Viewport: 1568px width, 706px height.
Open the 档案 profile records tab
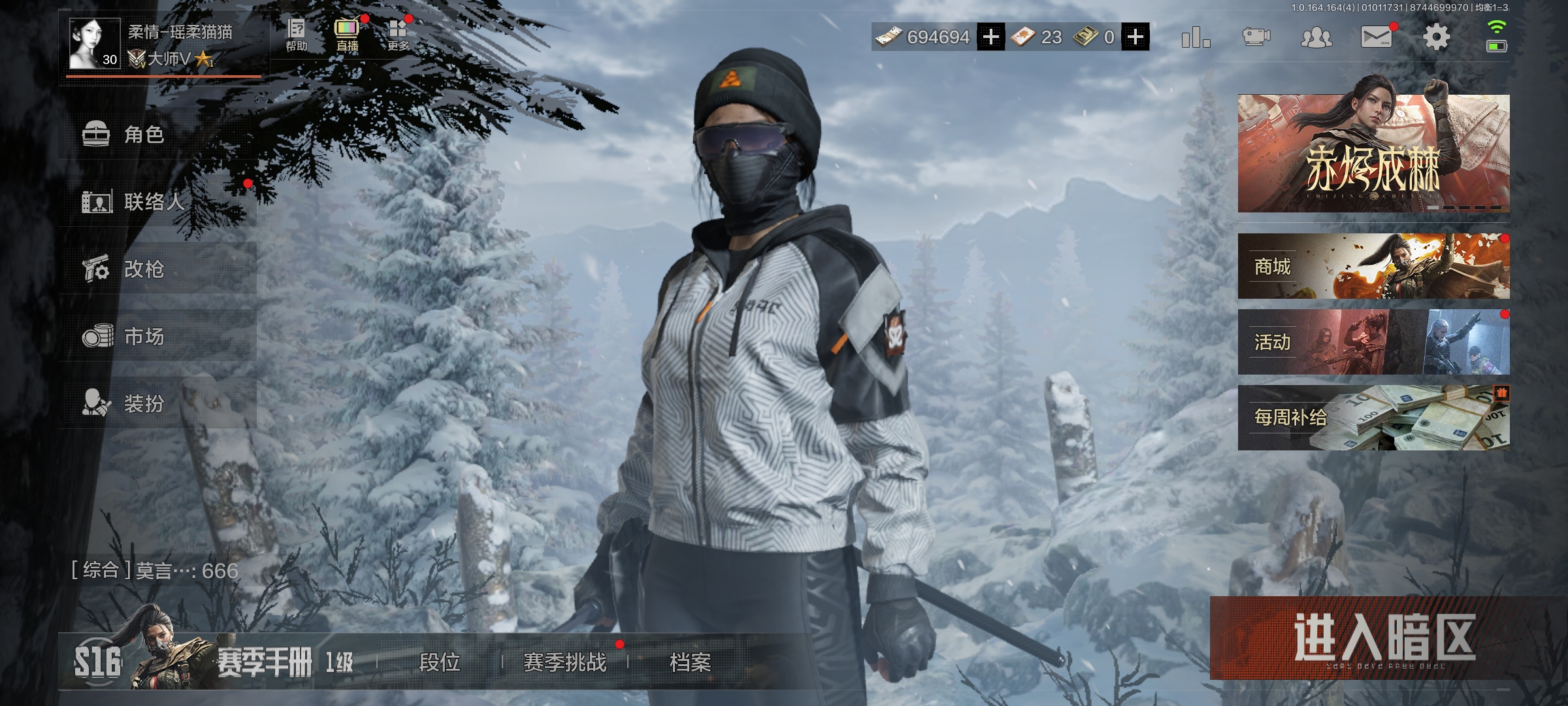click(x=691, y=662)
